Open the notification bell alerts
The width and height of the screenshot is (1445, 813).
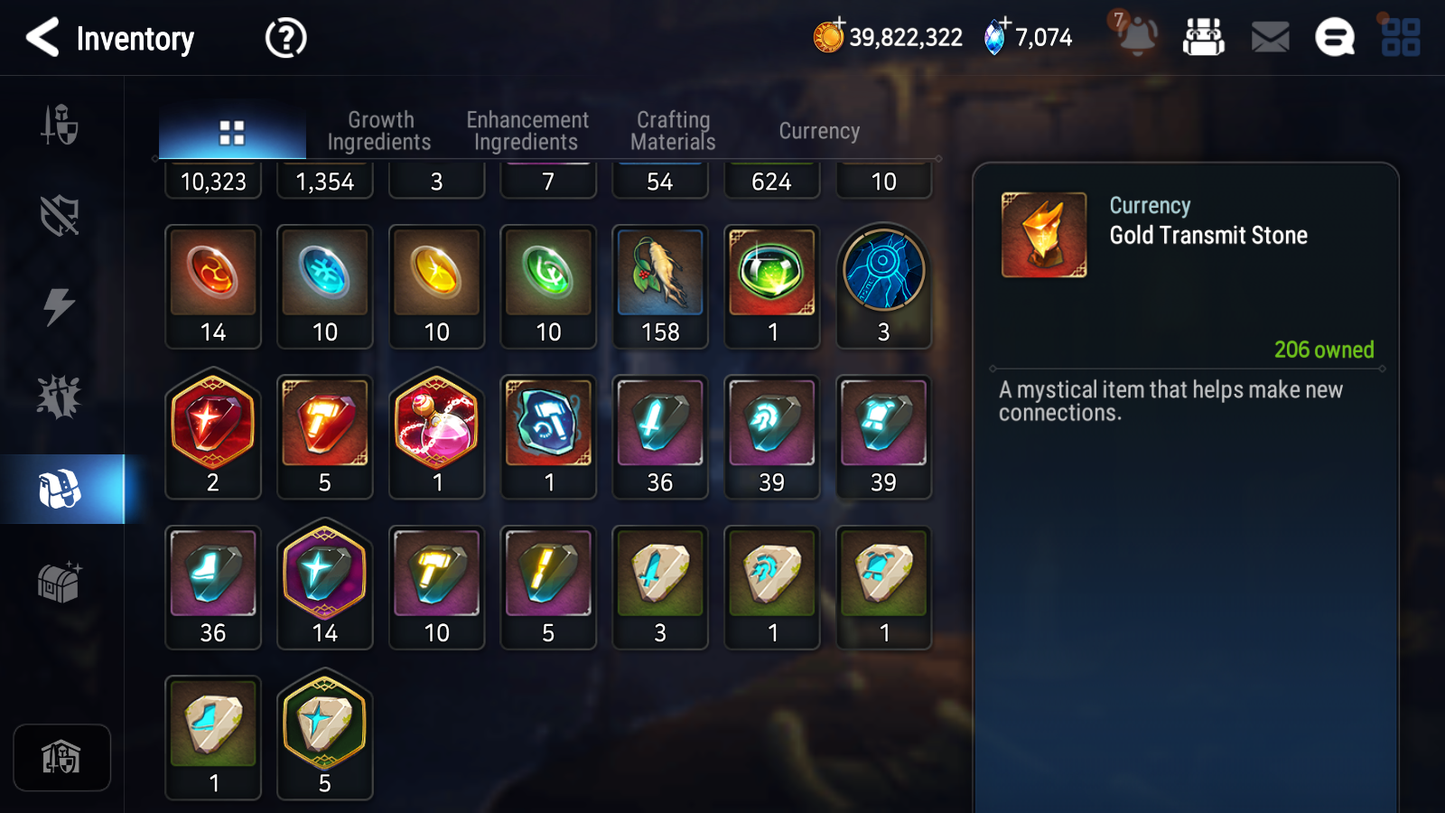click(1137, 37)
